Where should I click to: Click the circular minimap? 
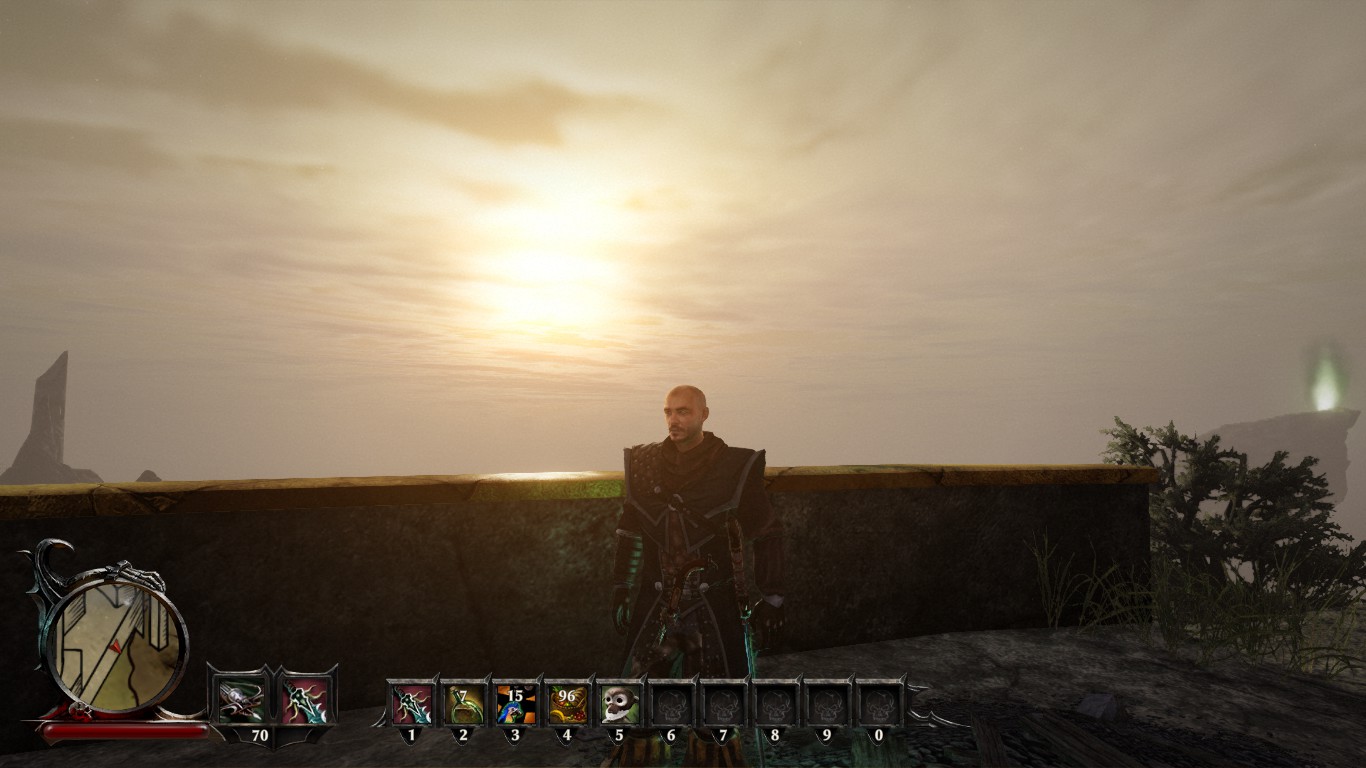click(x=116, y=644)
